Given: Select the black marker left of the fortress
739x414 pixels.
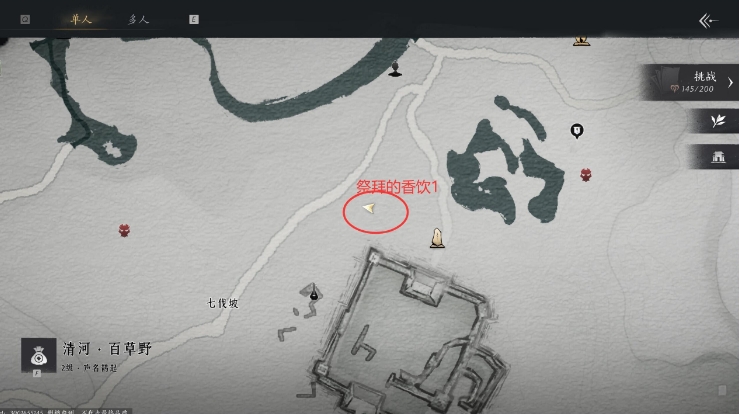Looking at the screenshot, I should point(314,294).
